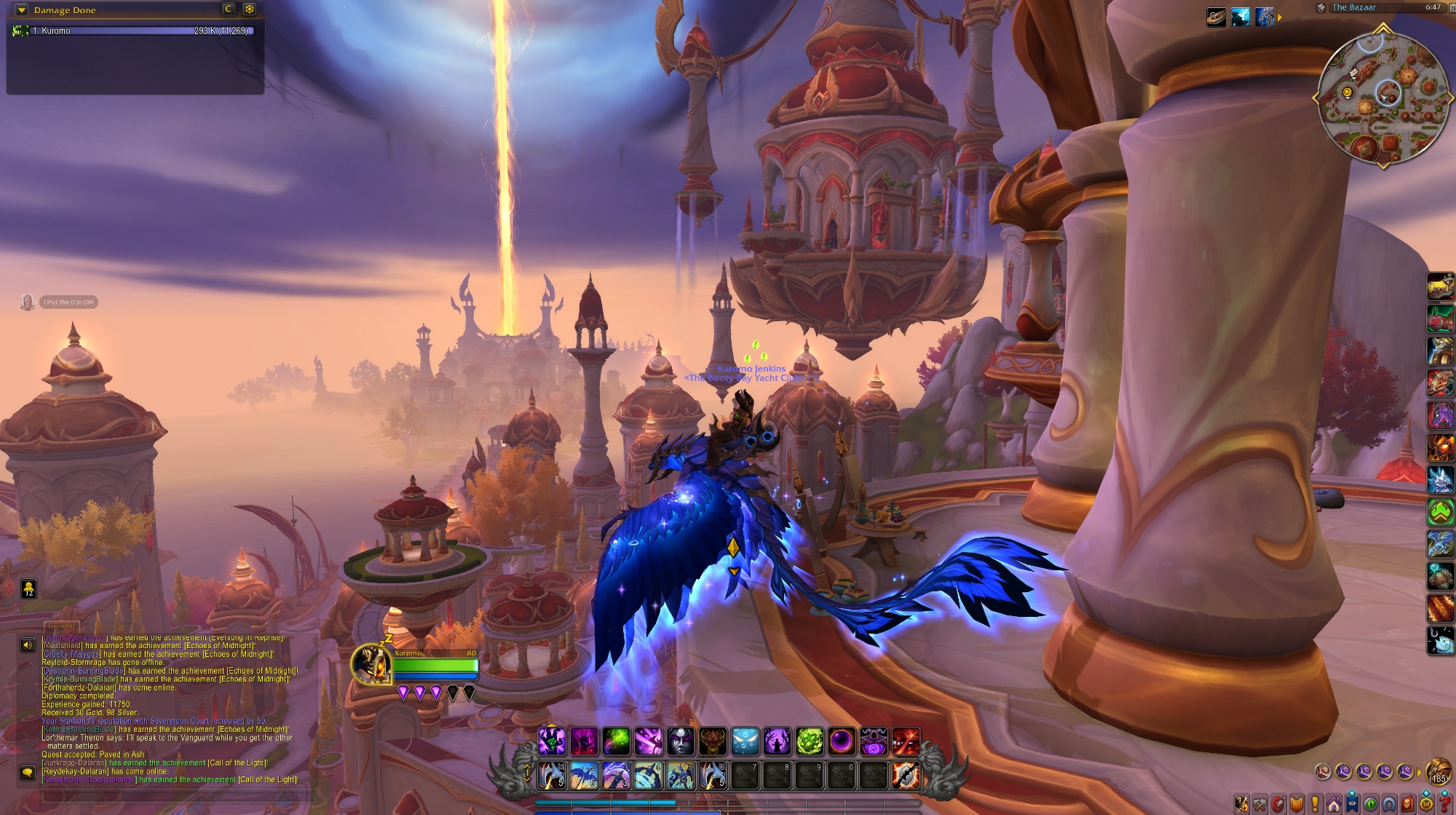Open the main backpack with 185 slots
Viewport: 1456px width, 815px height.
coord(1439,771)
